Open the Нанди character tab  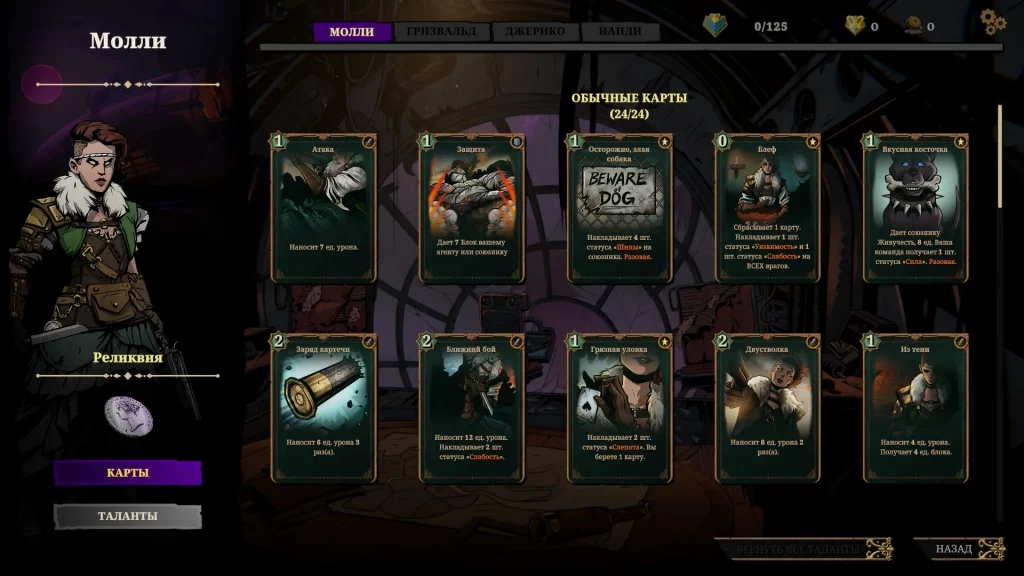tap(620, 32)
